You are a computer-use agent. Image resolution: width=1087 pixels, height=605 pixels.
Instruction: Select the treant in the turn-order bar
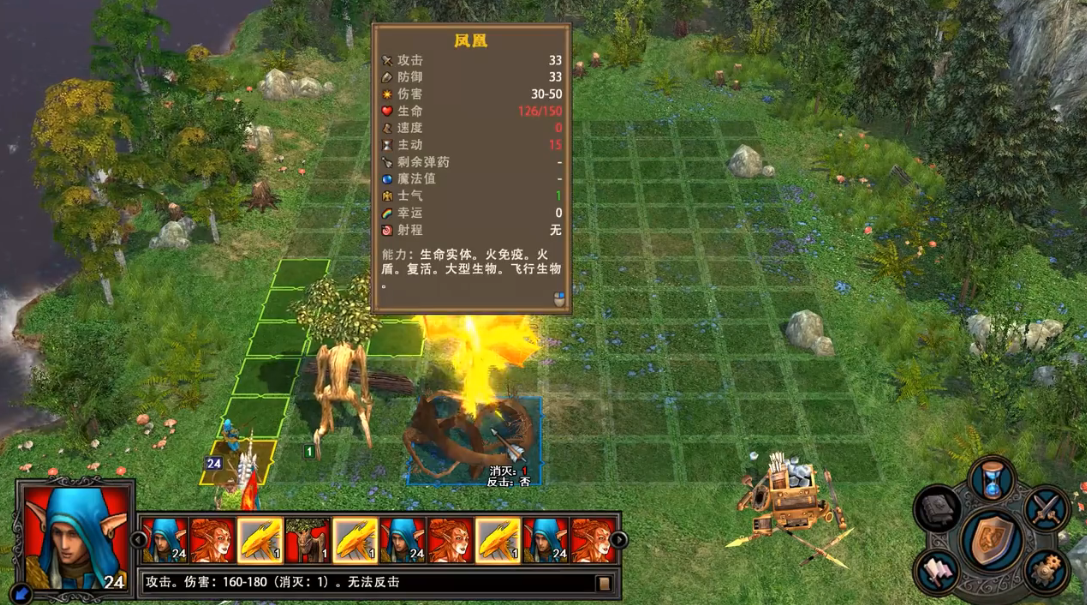(x=307, y=540)
